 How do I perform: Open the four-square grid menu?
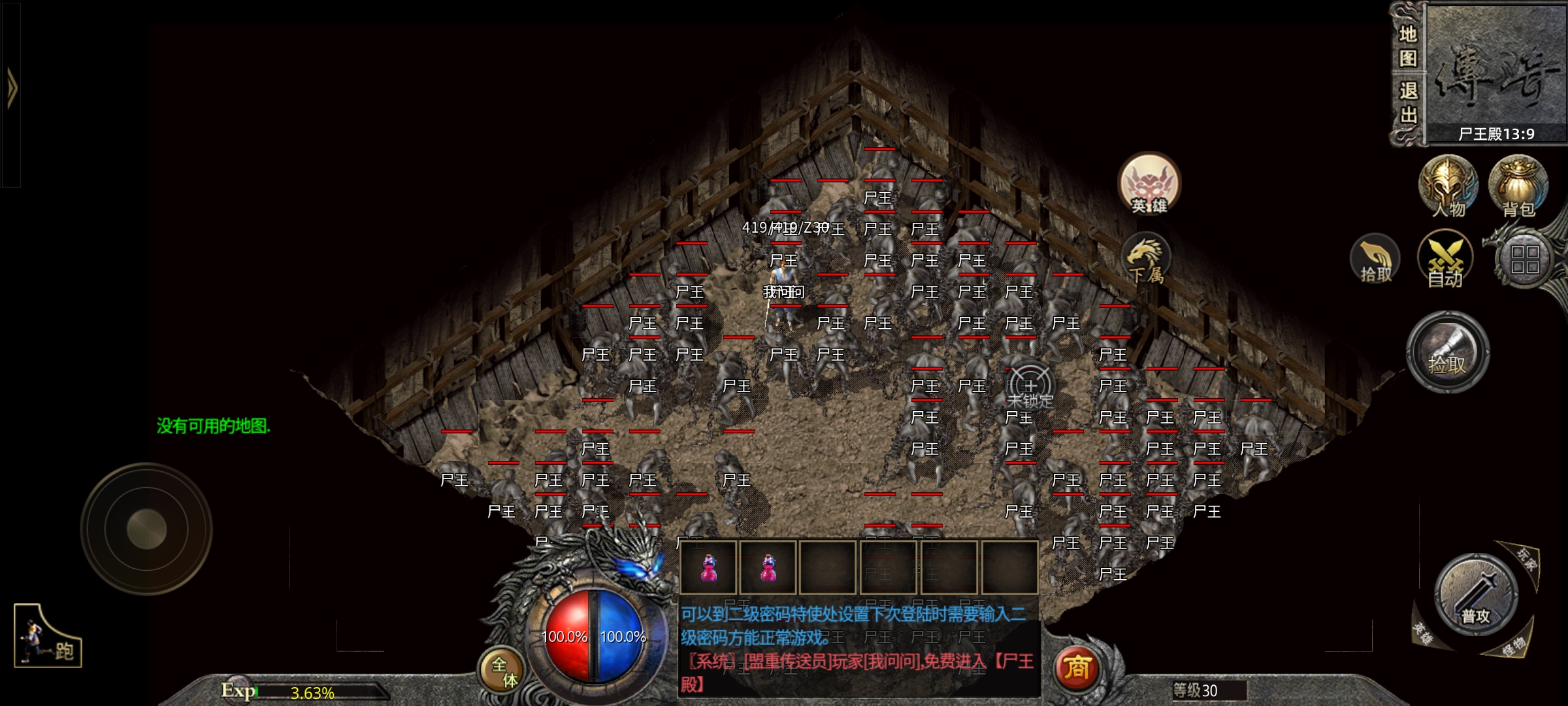click(1525, 260)
